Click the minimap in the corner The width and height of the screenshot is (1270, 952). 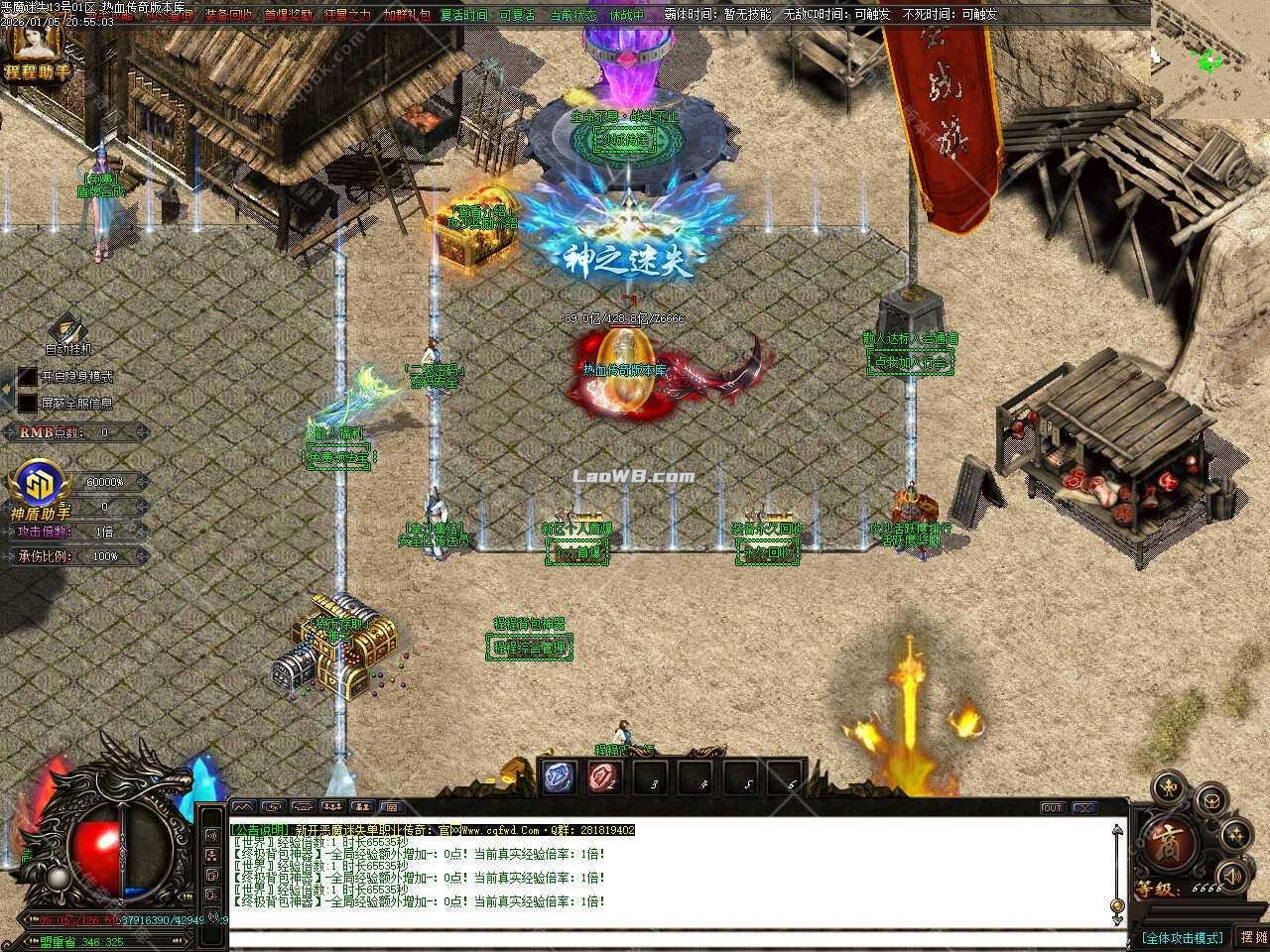(1209, 59)
